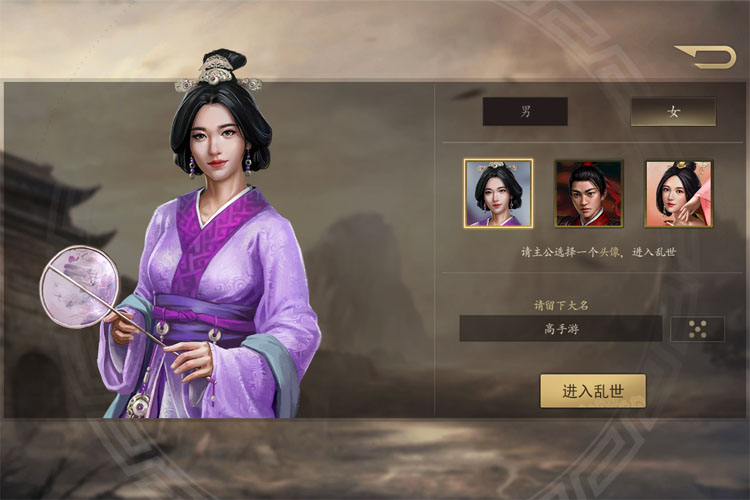The image size is (750, 500).
Task: Click the name field showing 高手游
Action: [561, 329]
